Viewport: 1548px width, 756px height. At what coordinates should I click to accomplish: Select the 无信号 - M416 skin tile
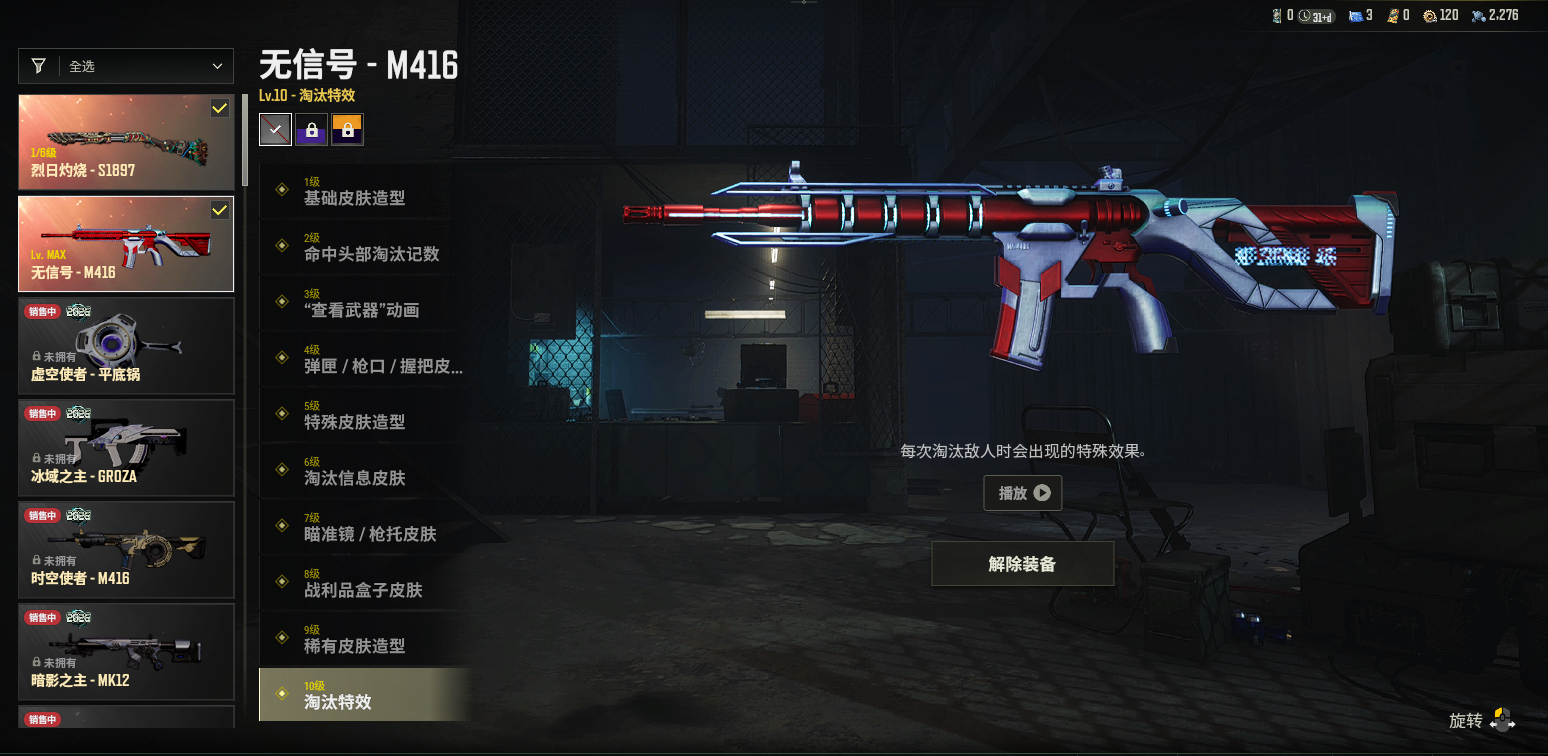coord(126,244)
